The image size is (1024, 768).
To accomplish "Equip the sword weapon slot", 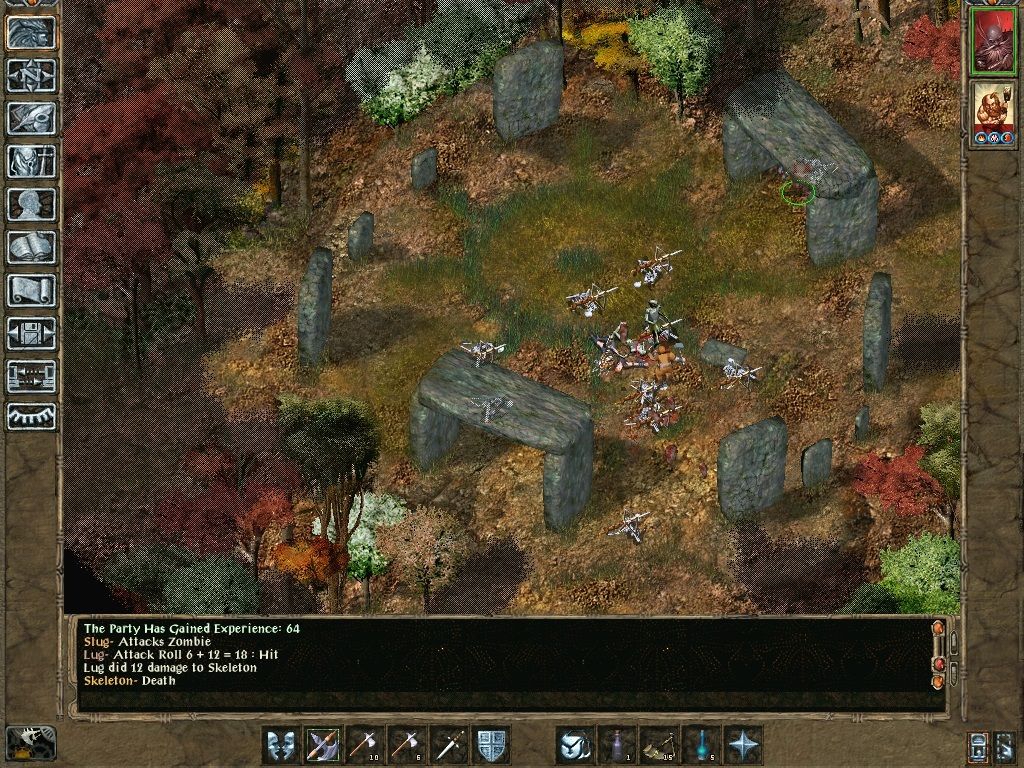I will pyautogui.click(x=449, y=745).
